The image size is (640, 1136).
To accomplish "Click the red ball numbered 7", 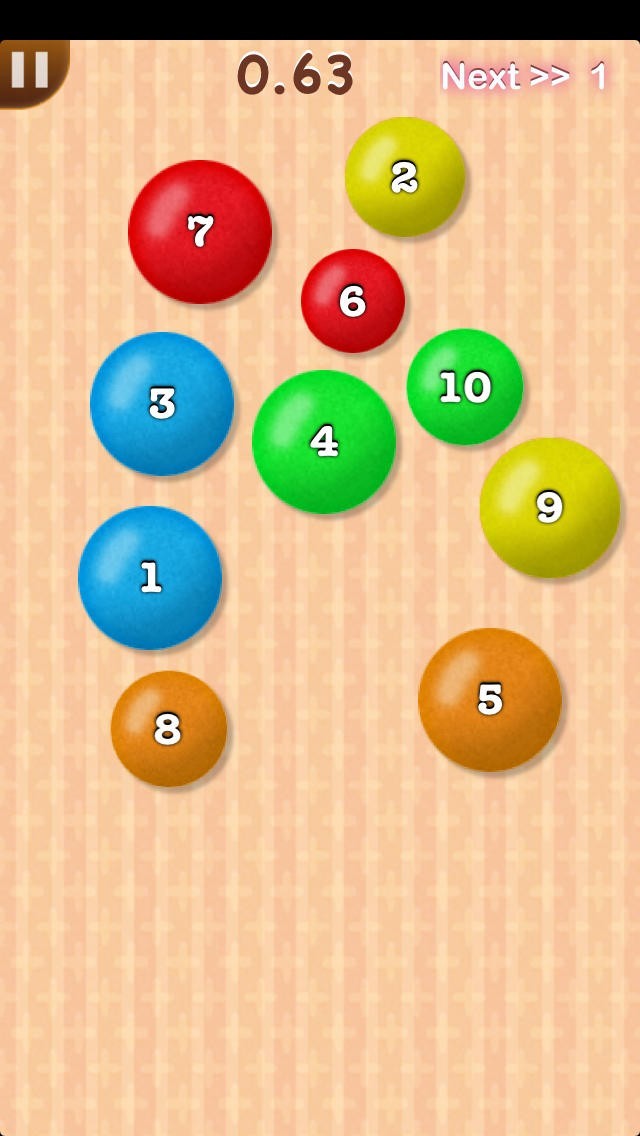I will click(200, 231).
